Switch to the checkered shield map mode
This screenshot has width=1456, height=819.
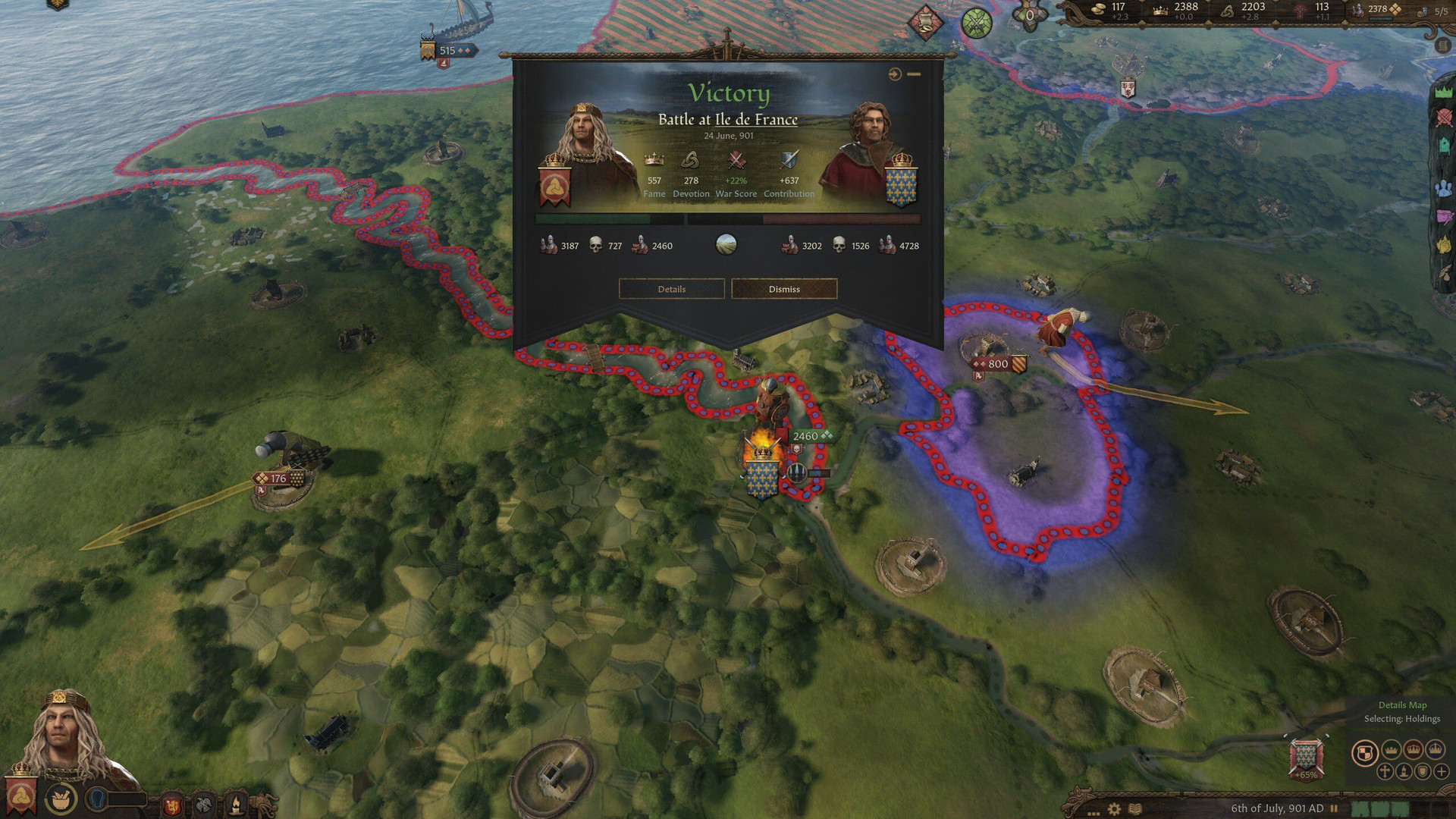[x=1364, y=752]
